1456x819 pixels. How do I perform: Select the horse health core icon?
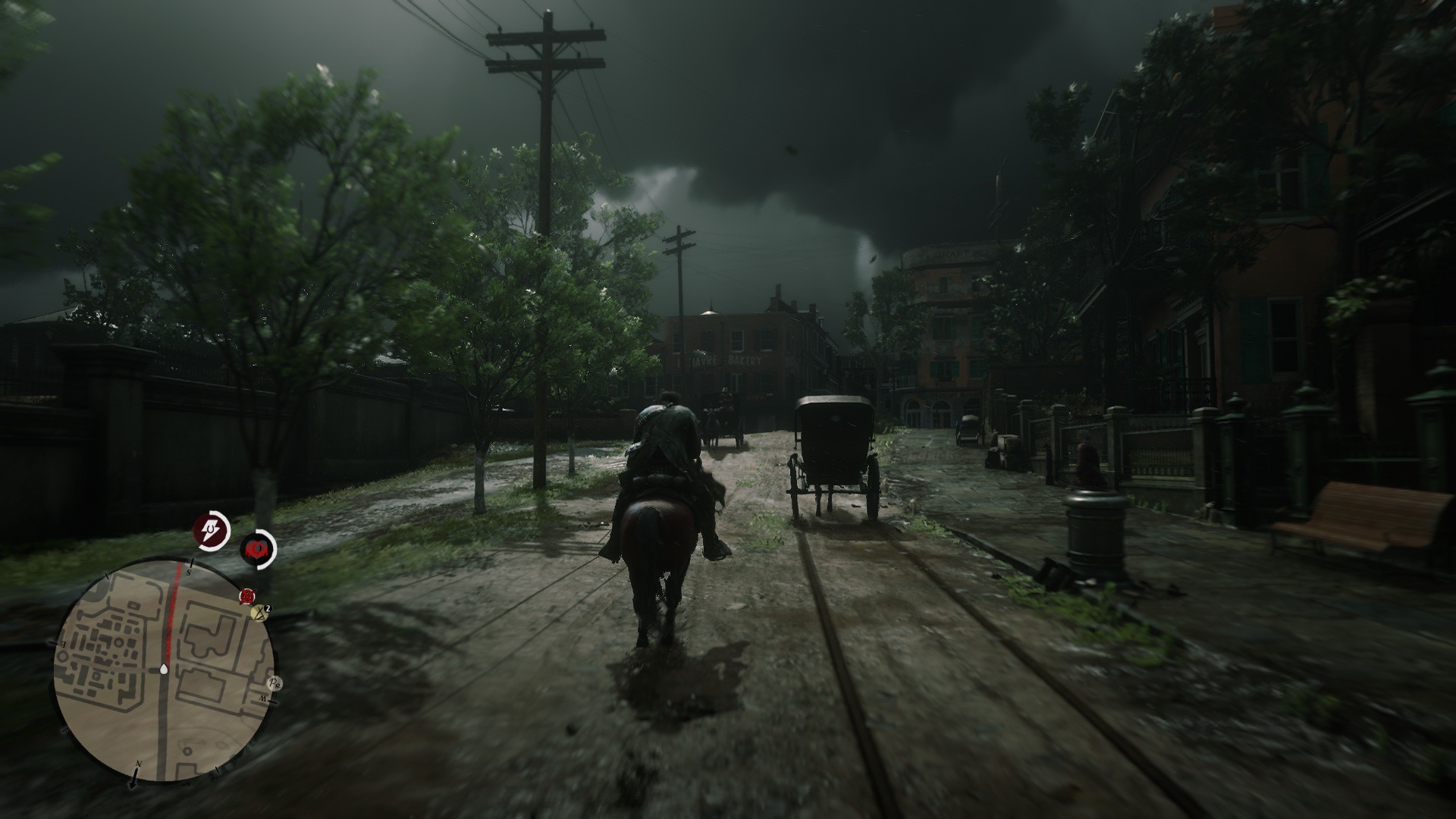[259, 548]
